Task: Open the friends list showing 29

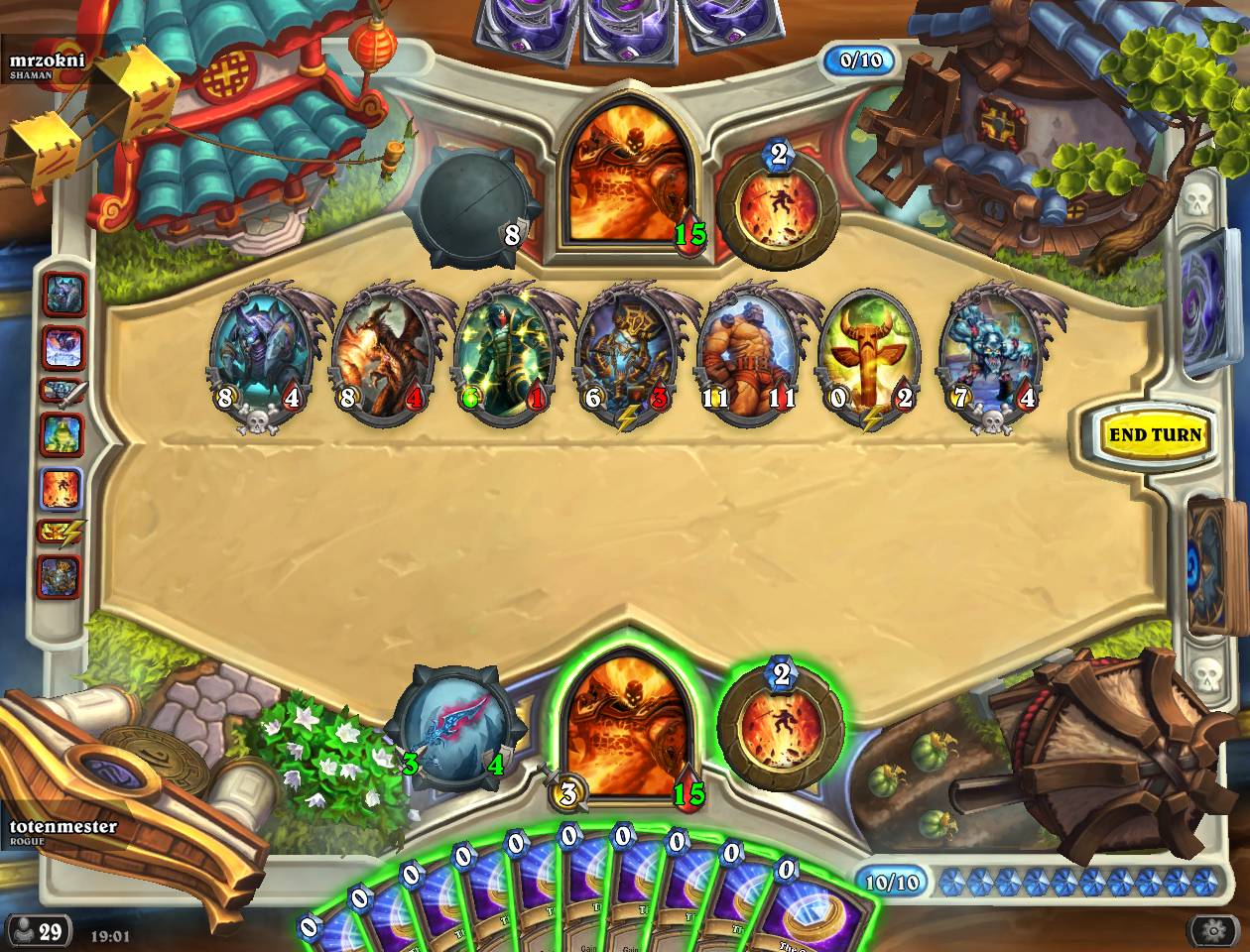Action: point(38,931)
